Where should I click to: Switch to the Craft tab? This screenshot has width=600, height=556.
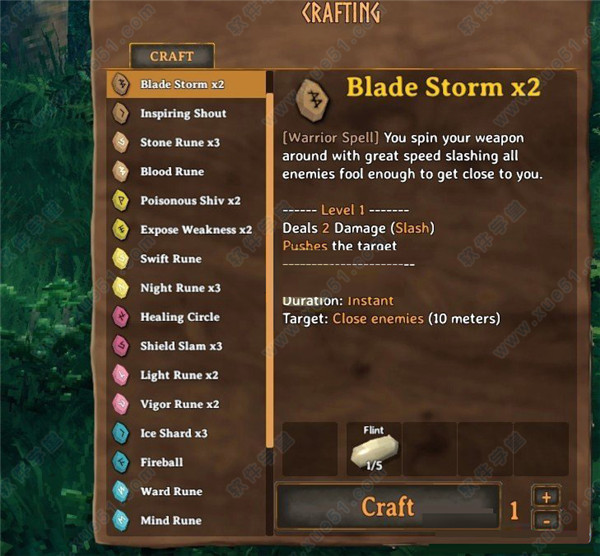point(171,57)
